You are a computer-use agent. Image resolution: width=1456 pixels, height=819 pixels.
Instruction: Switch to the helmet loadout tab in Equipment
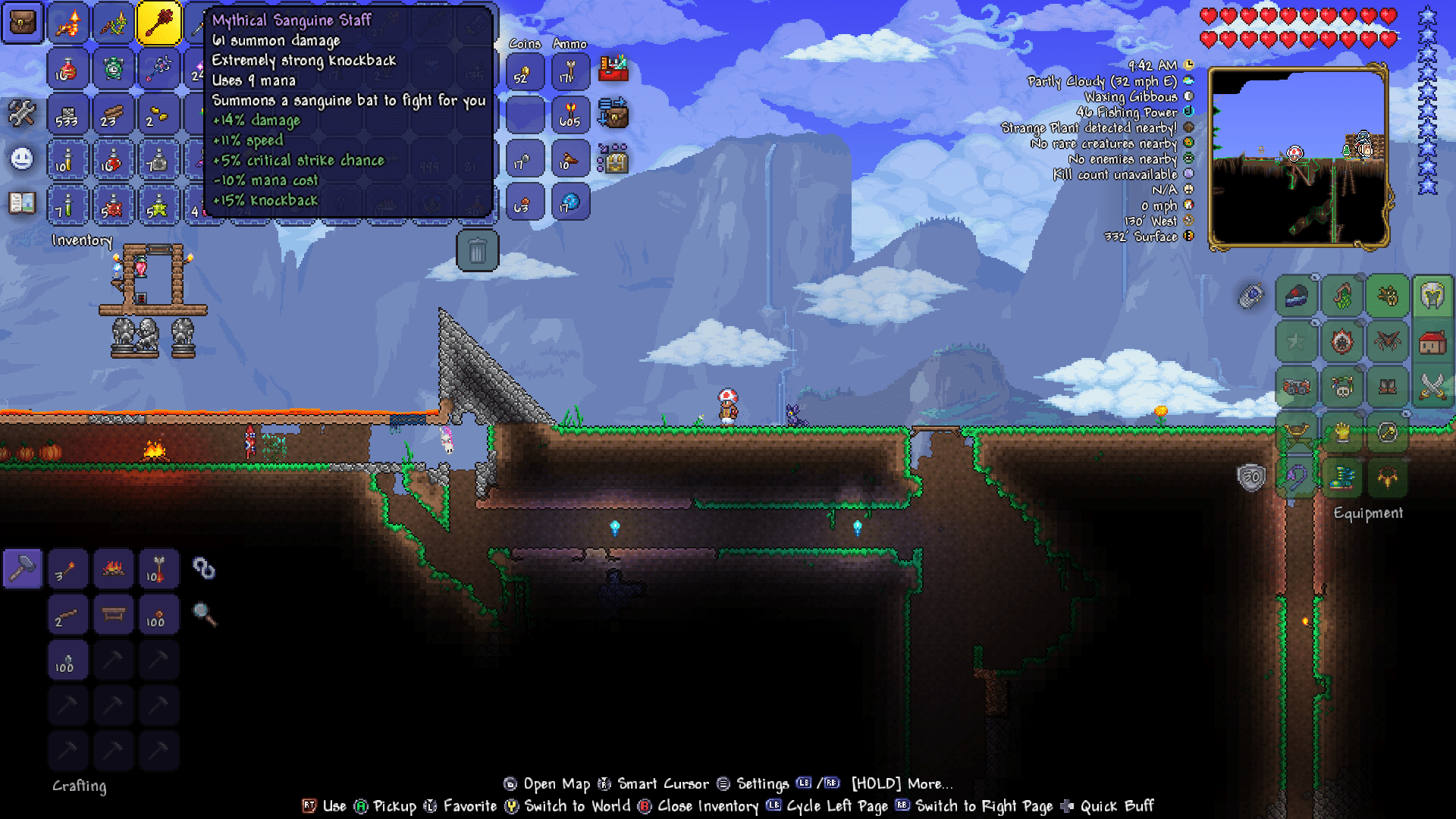point(1432,296)
